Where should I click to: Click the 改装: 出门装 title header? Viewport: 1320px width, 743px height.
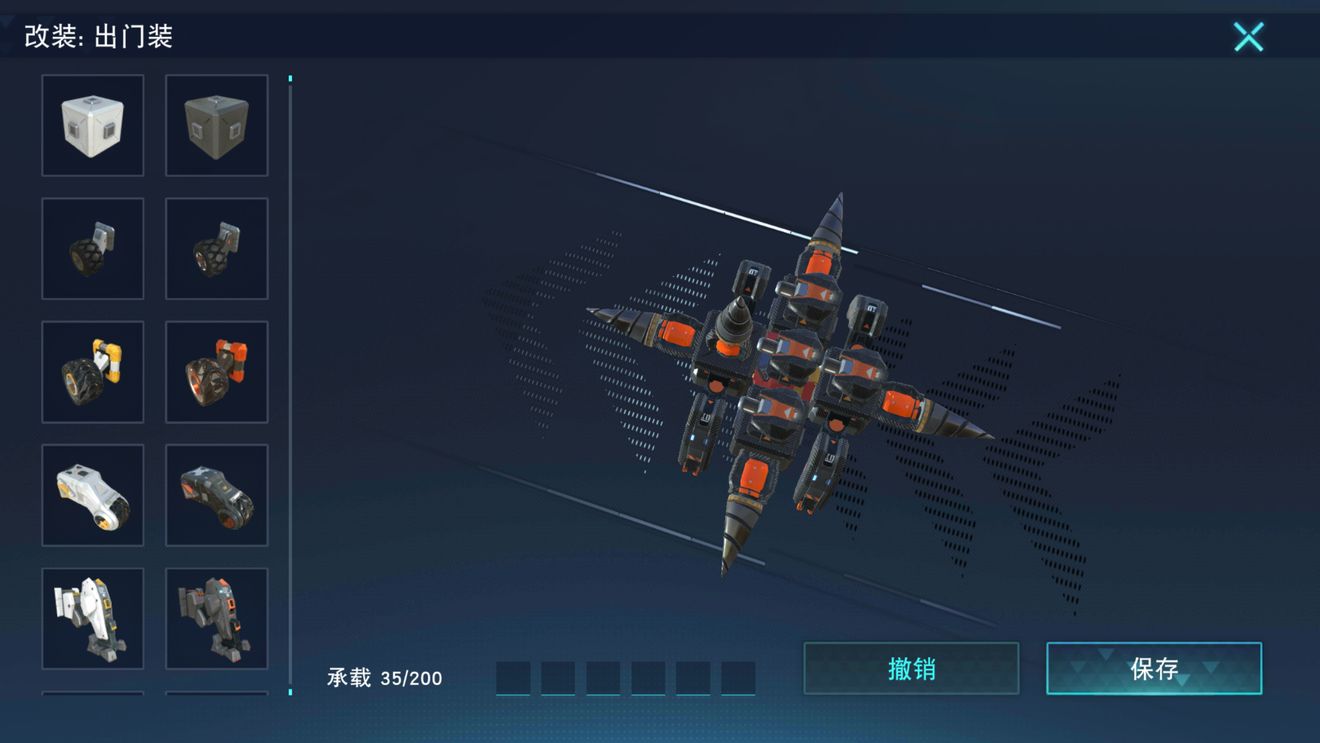tap(97, 37)
